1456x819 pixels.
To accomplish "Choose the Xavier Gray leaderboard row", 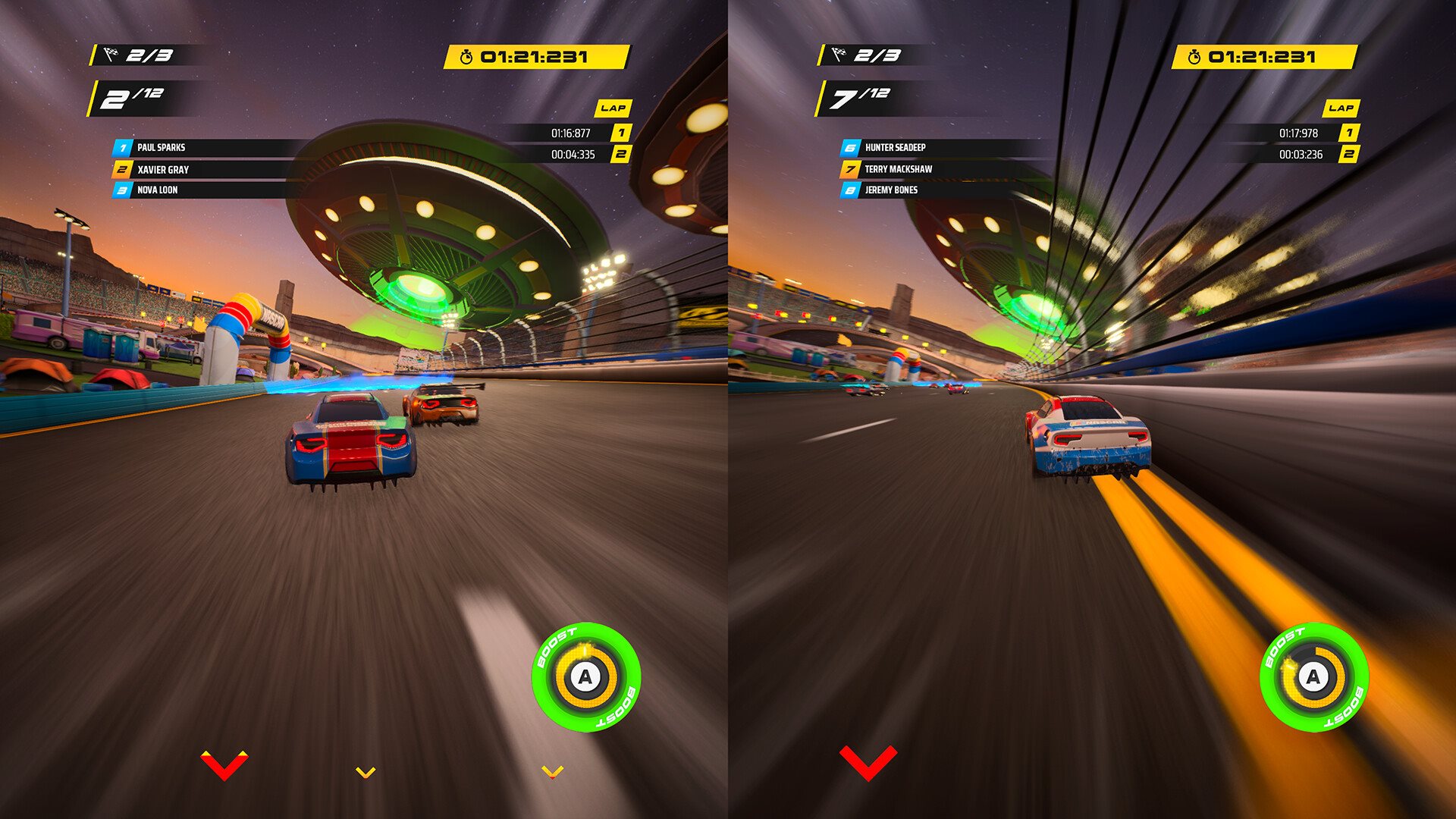I will coord(163,170).
